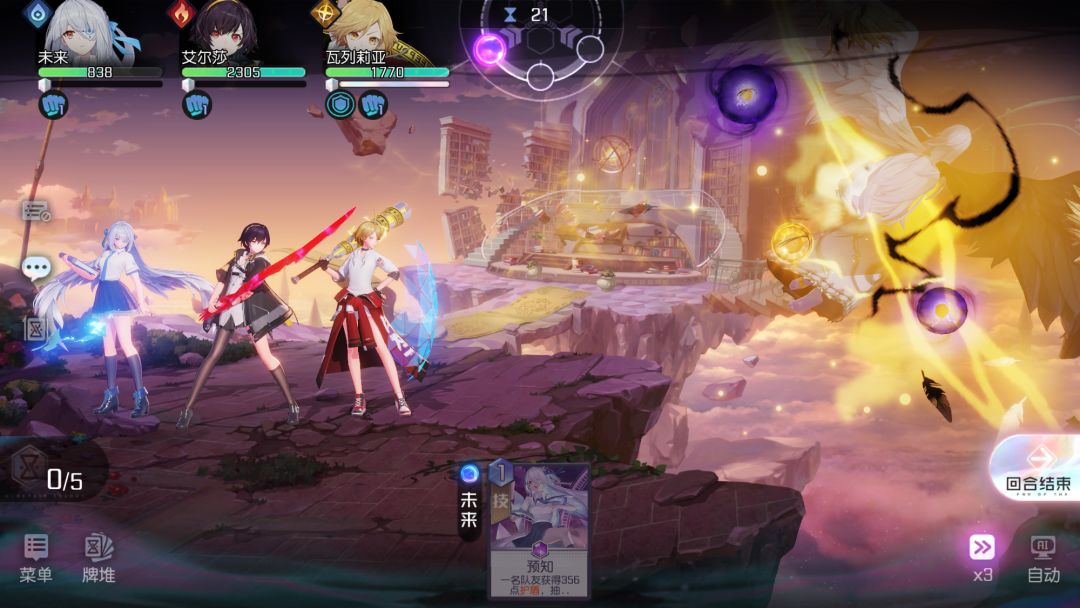The image size is (1080, 608).
Task: Inspect 未来's fist buff icon
Action: pyautogui.click(x=53, y=104)
